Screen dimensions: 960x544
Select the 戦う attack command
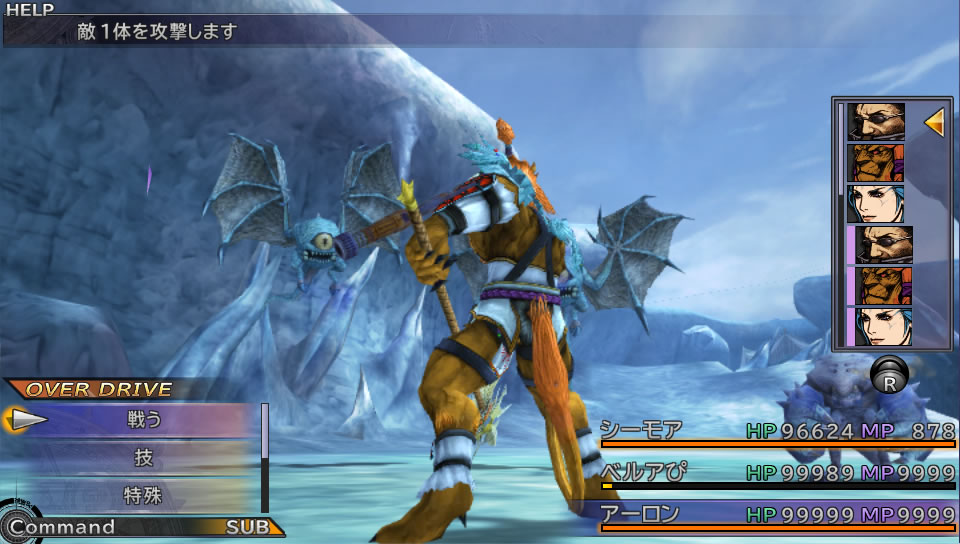click(x=144, y=420)
